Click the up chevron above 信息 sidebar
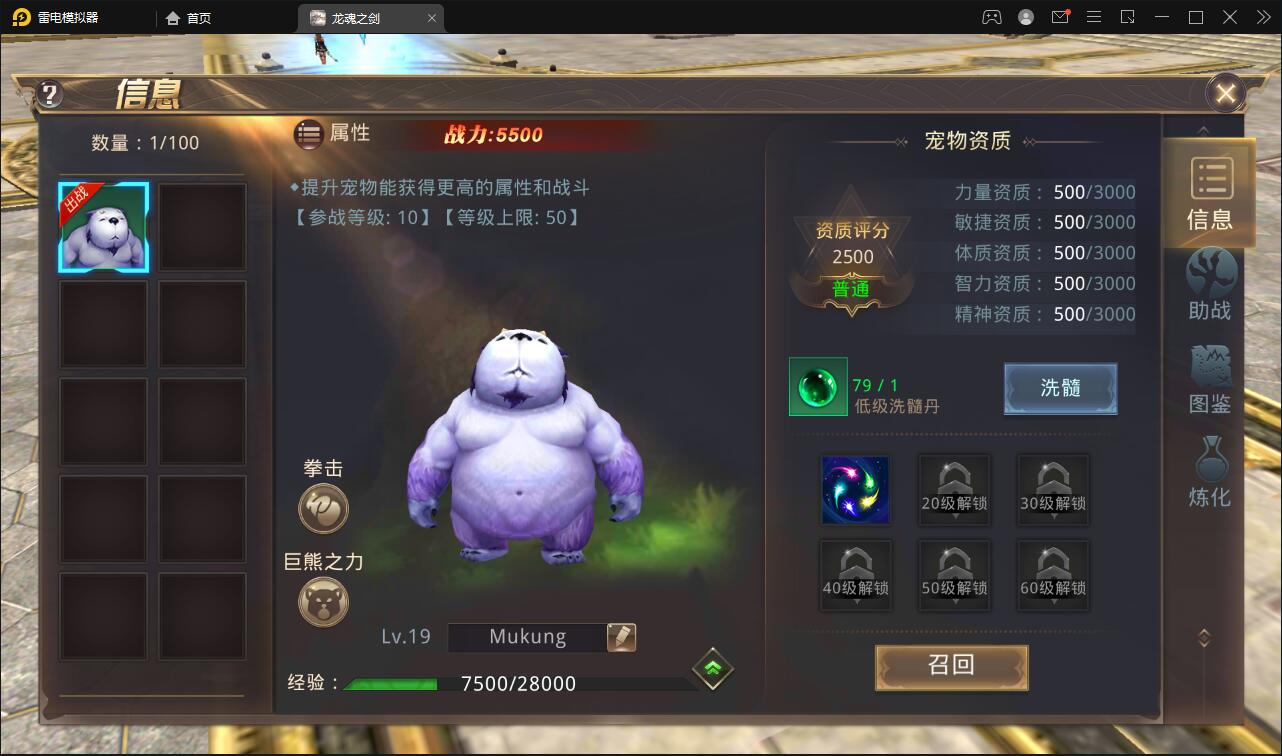This screenshot has width=1282, height=756. (1203, 129)
